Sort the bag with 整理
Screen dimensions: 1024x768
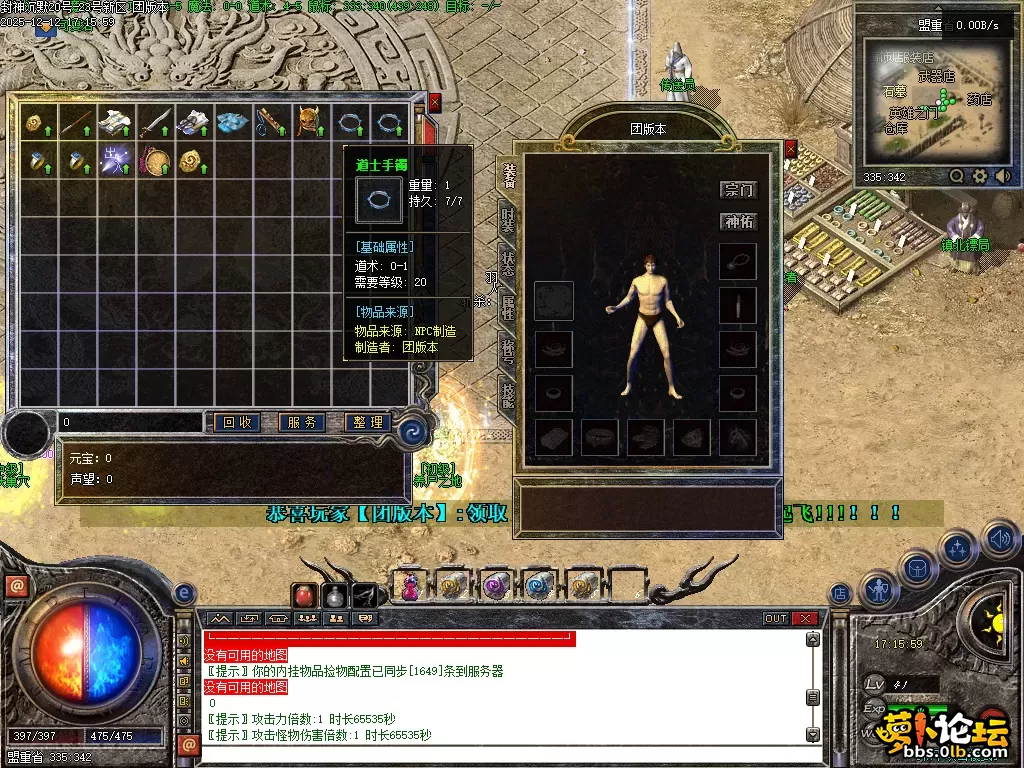pyautogui.click(x=367, y=423)
